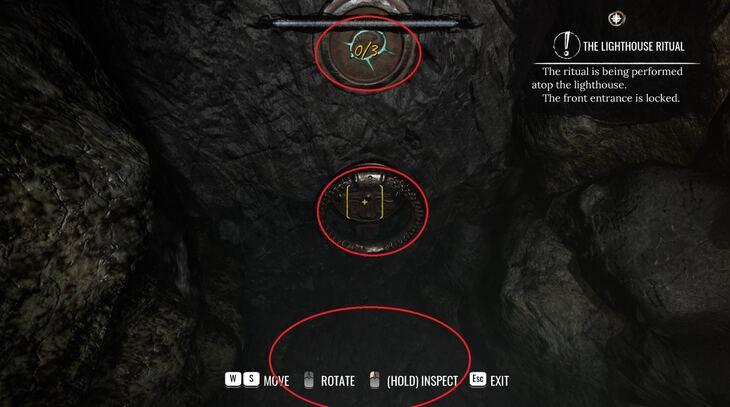
Task: Open The Lighthouse Ritual objective tracker
Action: coord(631,47)
